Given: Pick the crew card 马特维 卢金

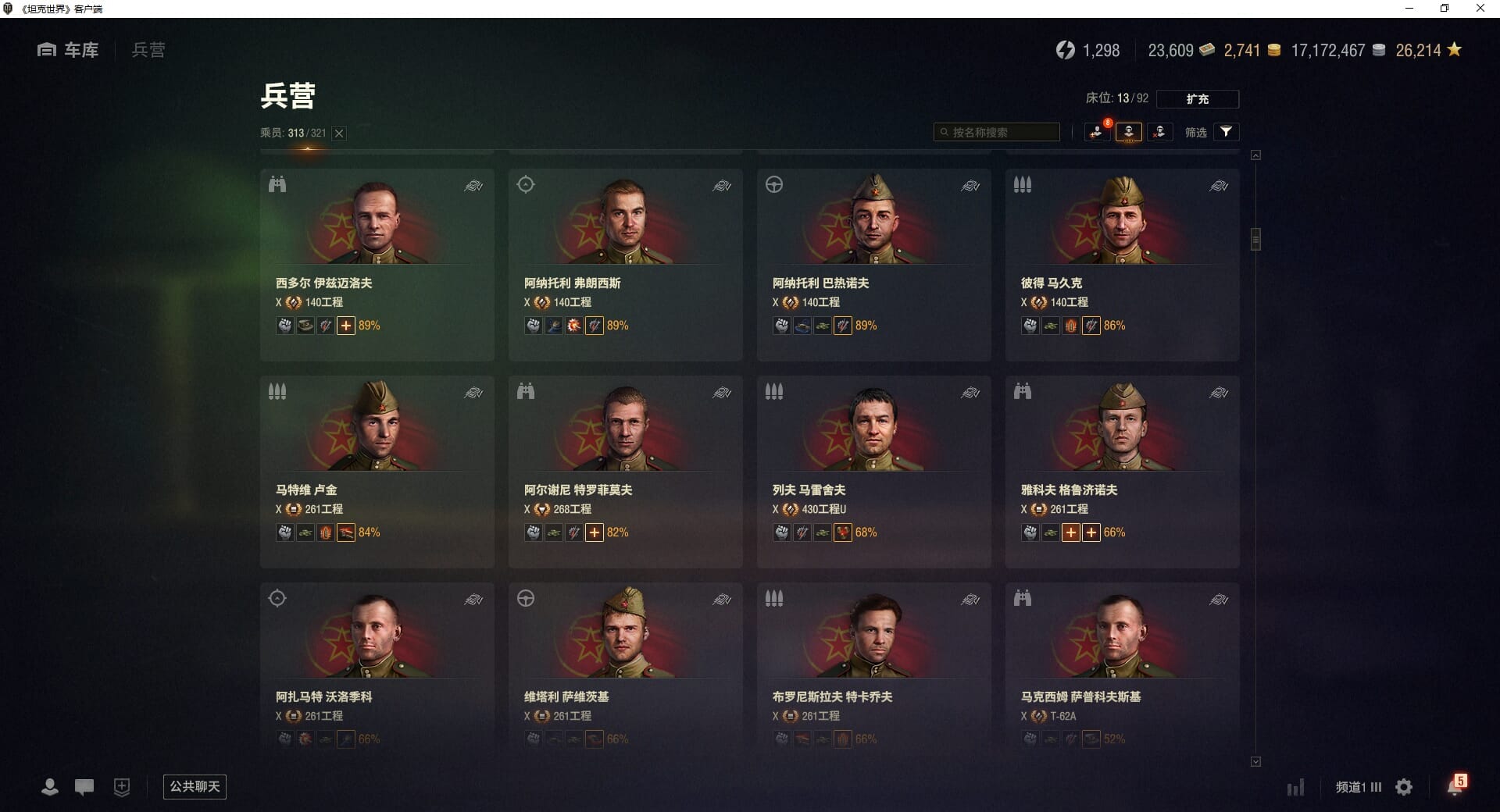Looking at the screenshot, I should (377, 471).
